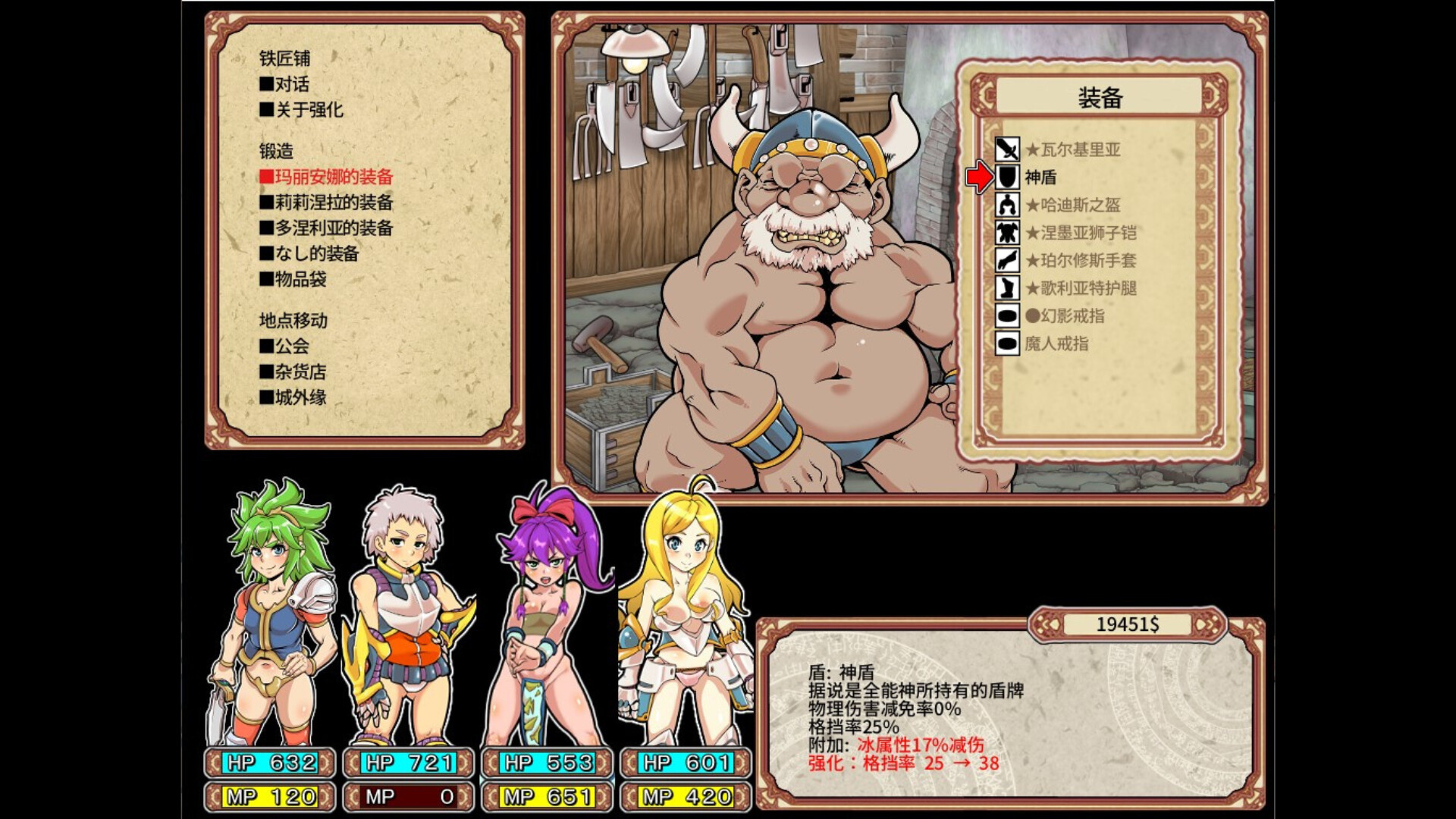Select the glove icon for 珀尔修斯手套
Image resolution: width=1456 pixels, height=819 pixels.
[x=1009, y=262]
